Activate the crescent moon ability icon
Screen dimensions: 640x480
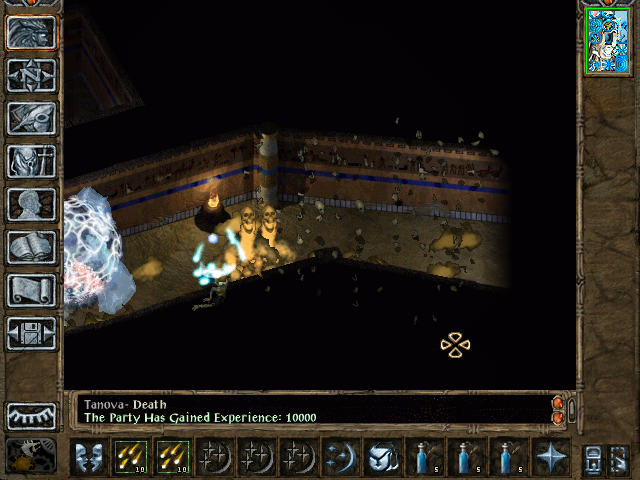(341, 457)
